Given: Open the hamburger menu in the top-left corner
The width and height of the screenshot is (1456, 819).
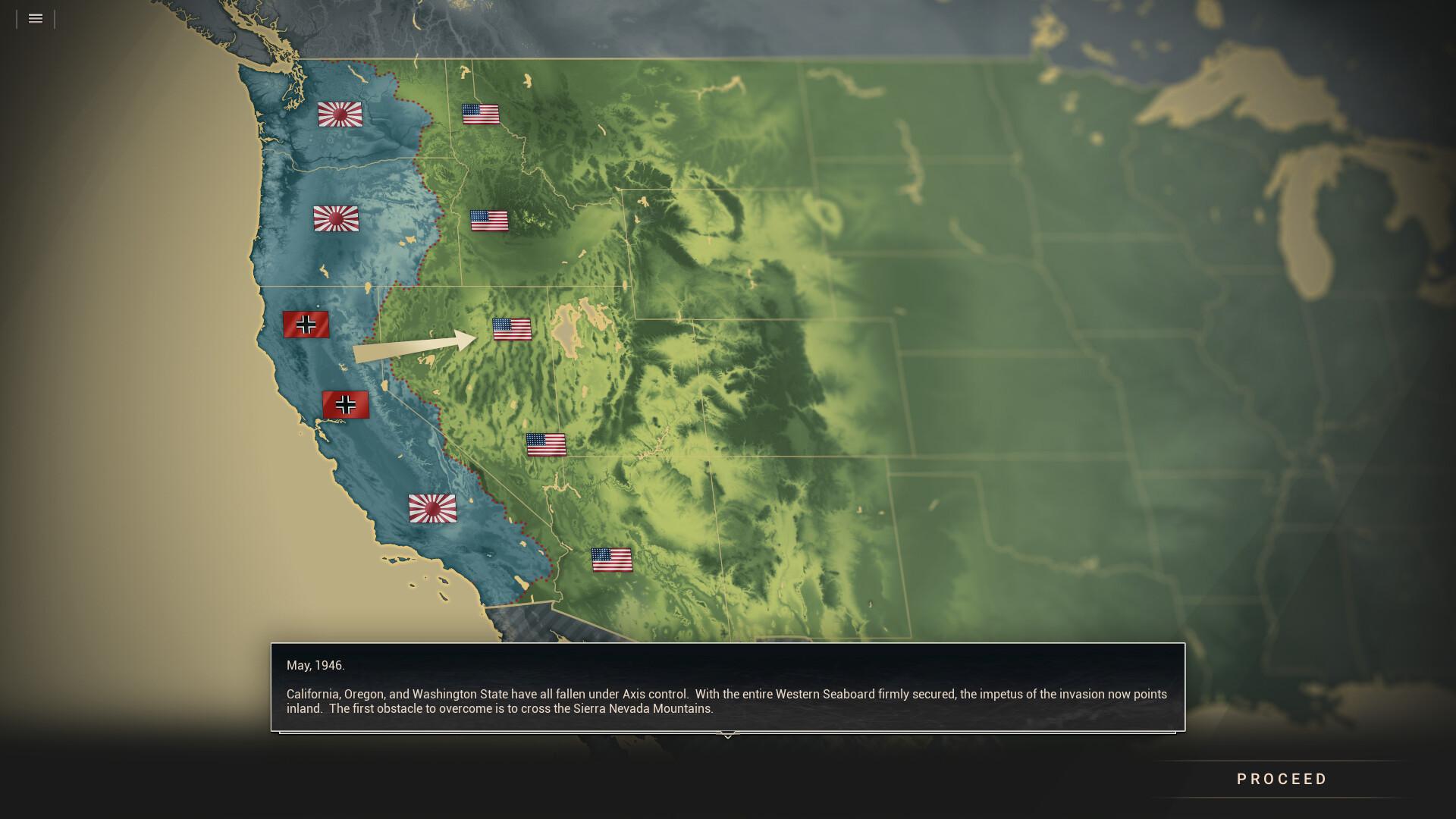Looking at the screenshot, I should click(x=35, y=18).
